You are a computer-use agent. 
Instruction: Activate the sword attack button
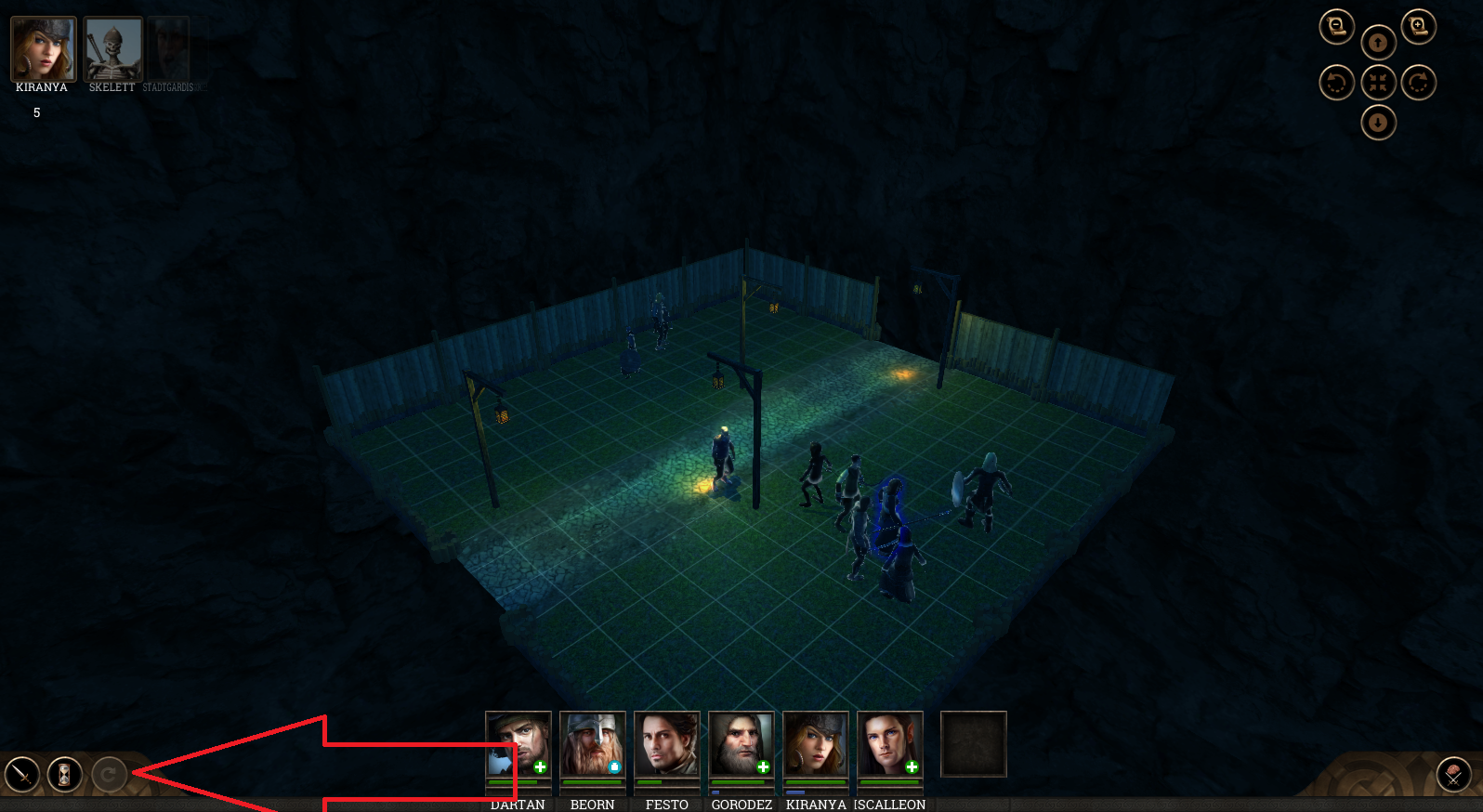(22, 774)
